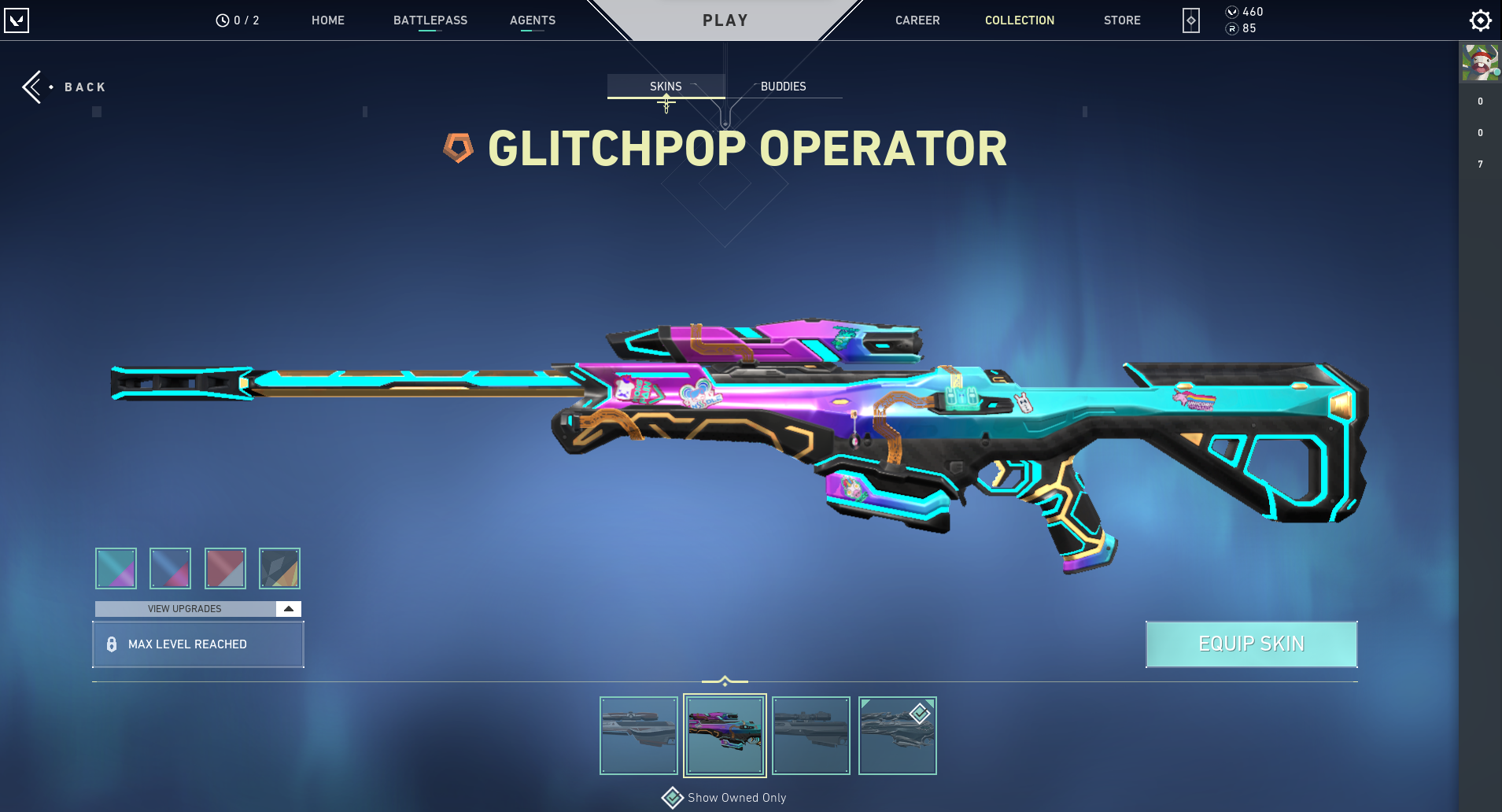Click the chevron above the skin thumbnail strip
The height and width of the screenshot is (812, 1502).
pos(724,679)
